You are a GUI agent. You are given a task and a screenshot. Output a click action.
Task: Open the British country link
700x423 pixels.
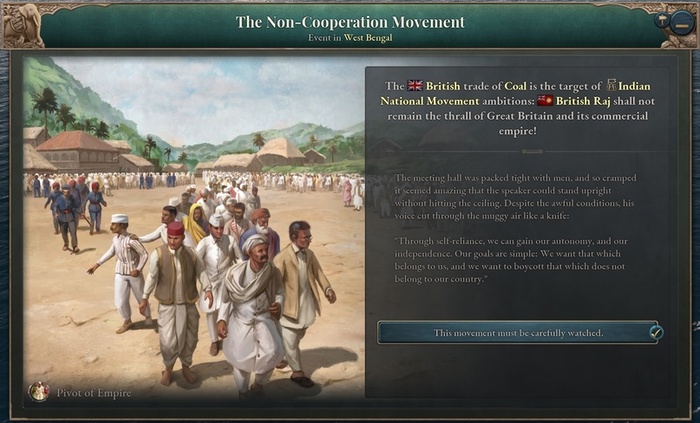coord(443,86)
